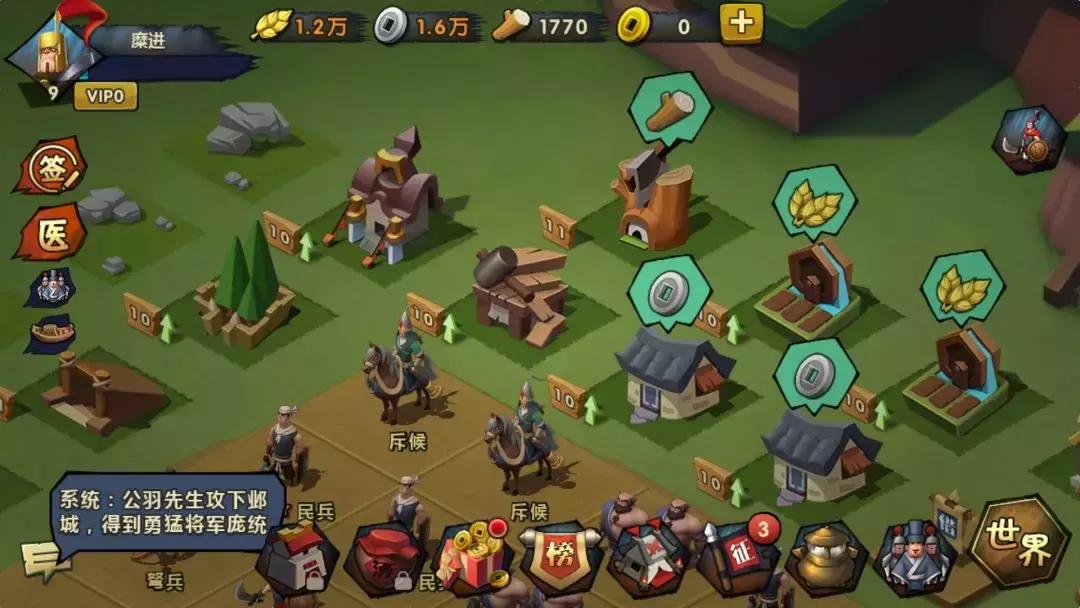Screen dimensions: 1080x608
Task: Open the golden cauldron icon
Action: tap(825, 557)
